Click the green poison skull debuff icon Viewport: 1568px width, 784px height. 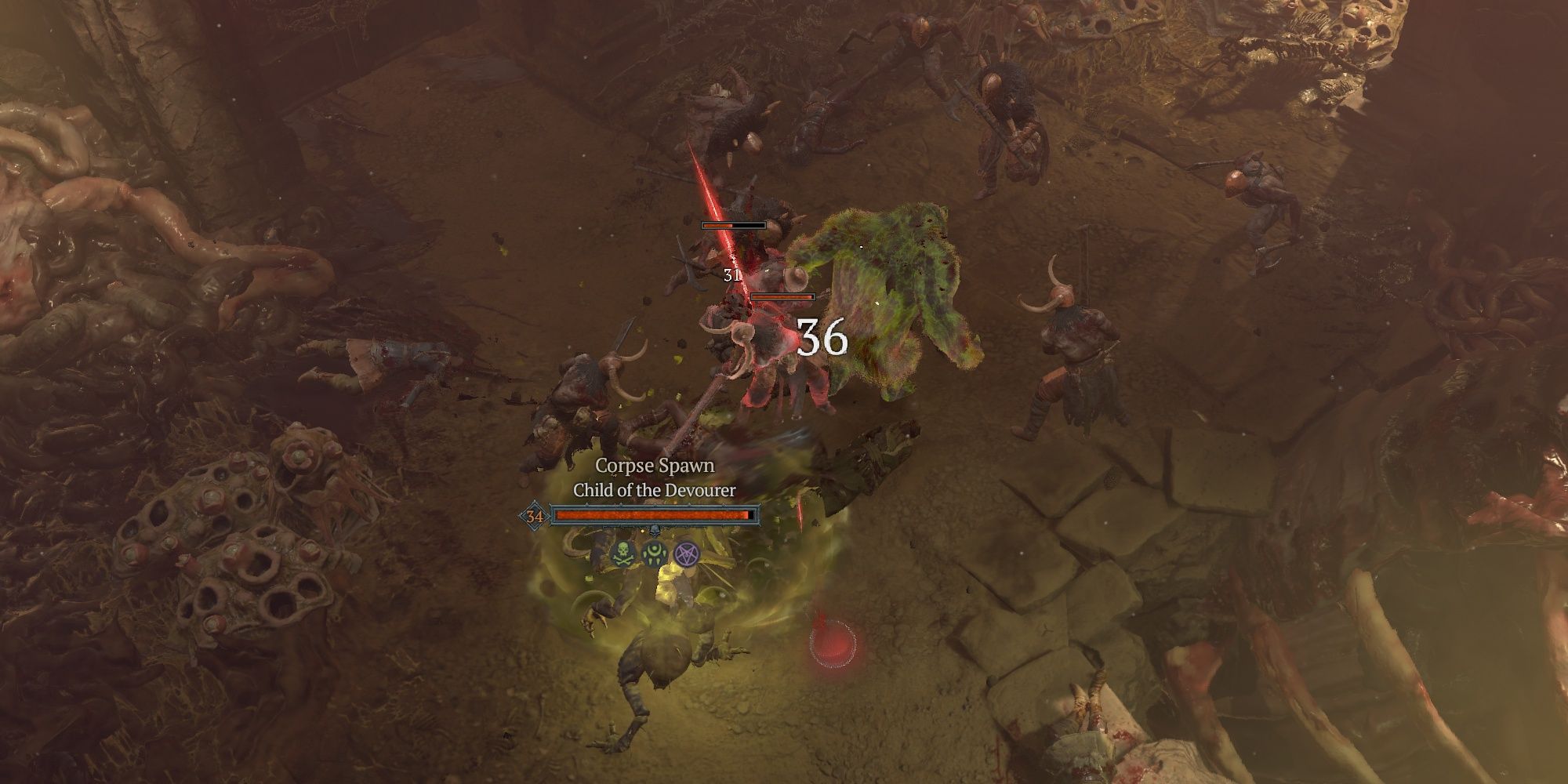[x=622, y=553]
